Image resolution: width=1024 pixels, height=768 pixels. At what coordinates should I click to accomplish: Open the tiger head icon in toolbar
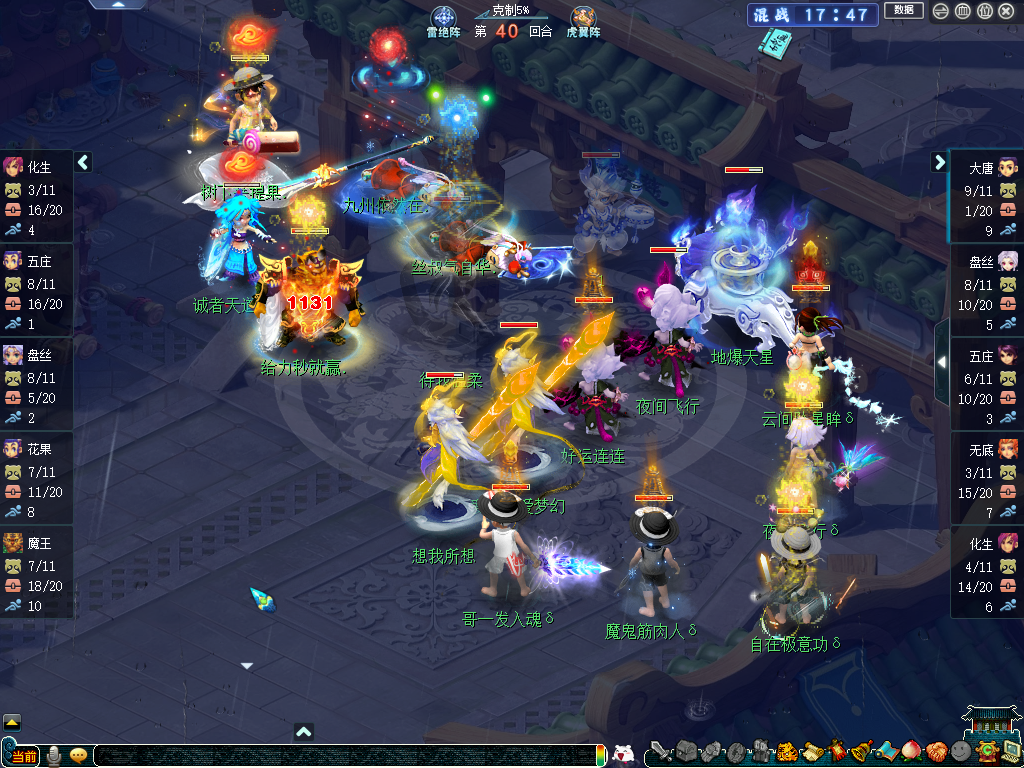(x=786, y=752)
